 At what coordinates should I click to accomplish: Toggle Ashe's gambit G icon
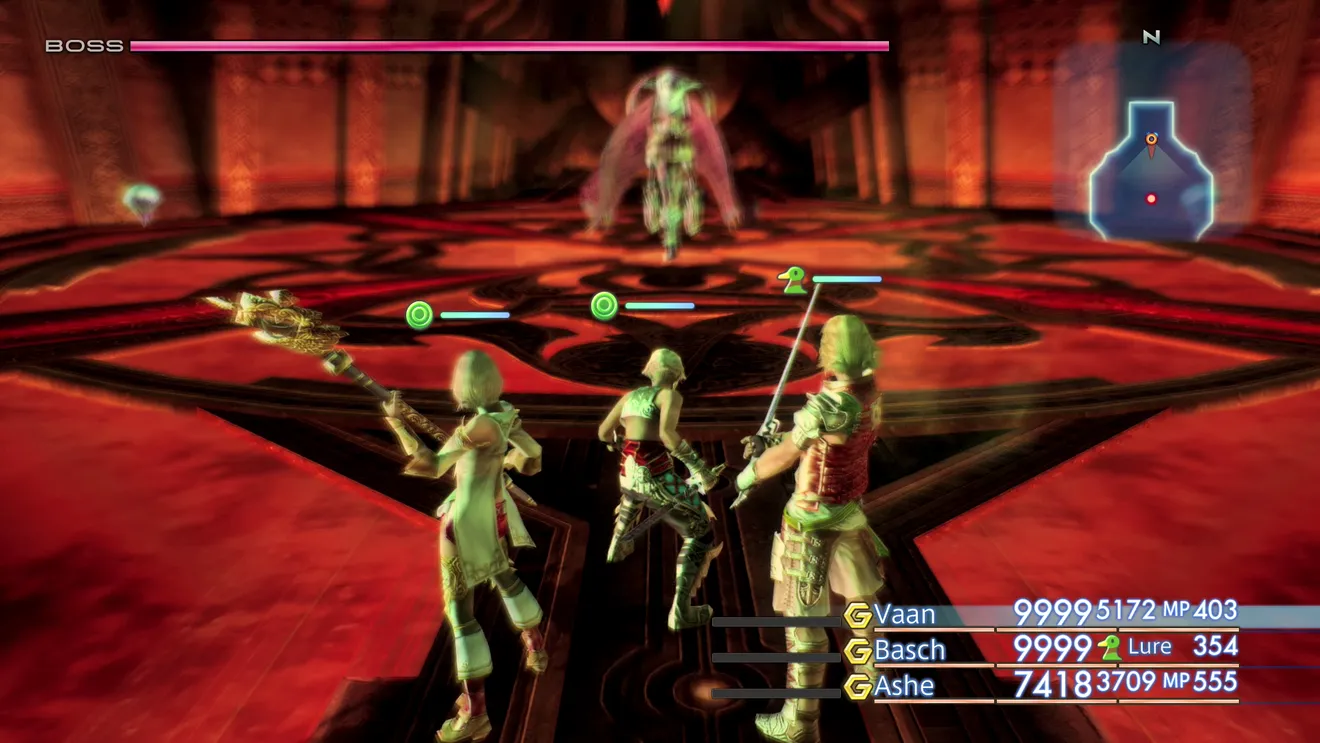point(857,687)
